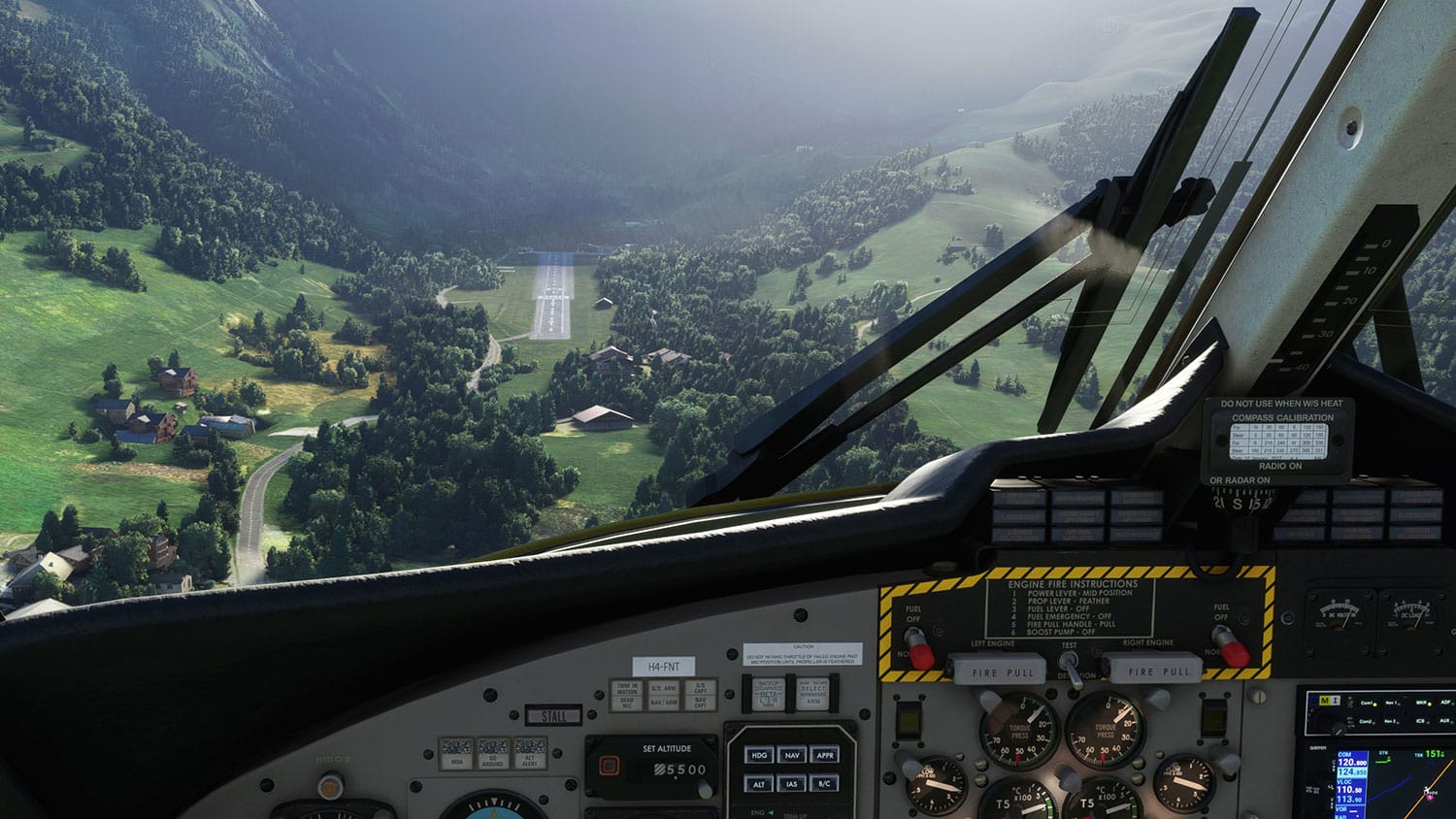Toggle MKR on the audio panel

(x=1420, y=703)
